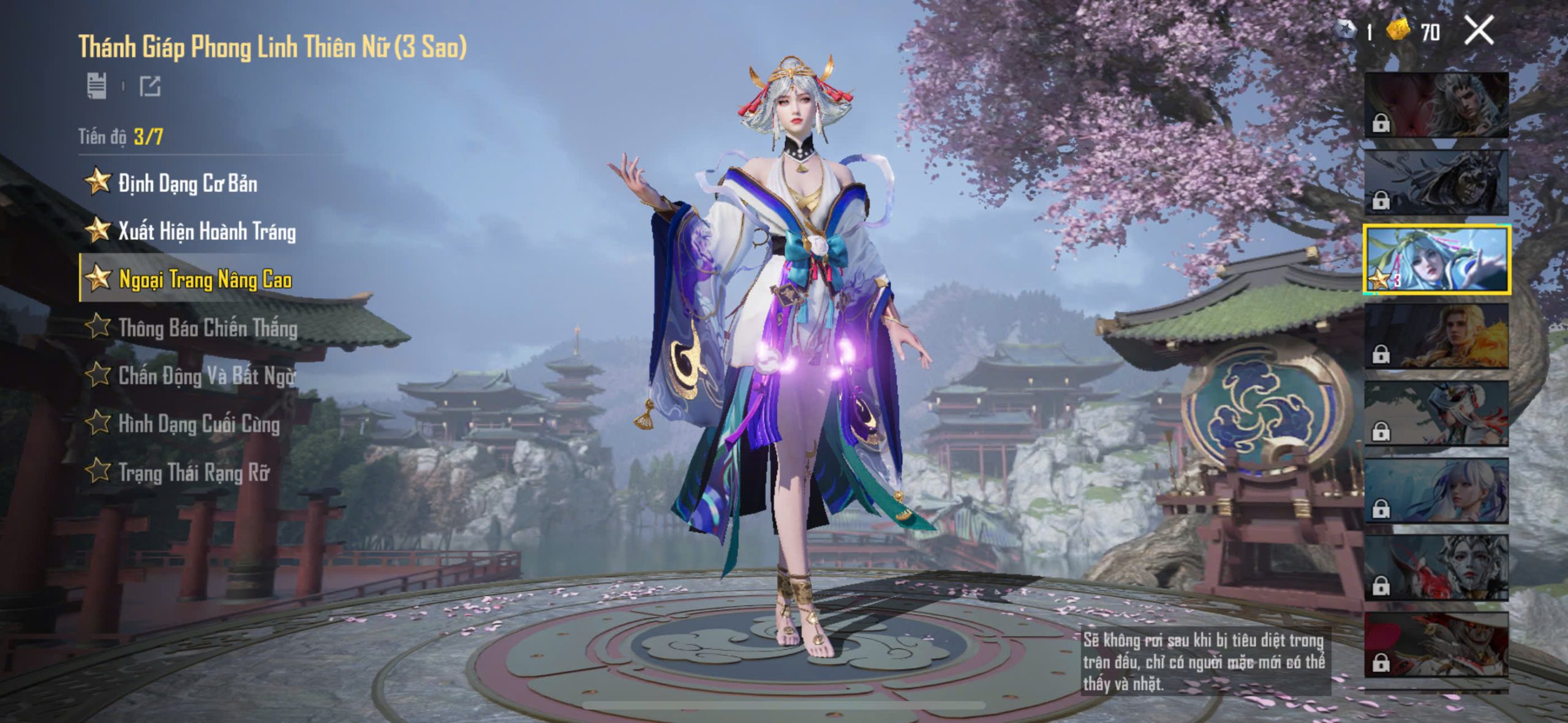The width and height of the screenshot is (1568, 723).
Task: Pick the locked blond fire warrior thumbnail
Action: (1436, 337)
